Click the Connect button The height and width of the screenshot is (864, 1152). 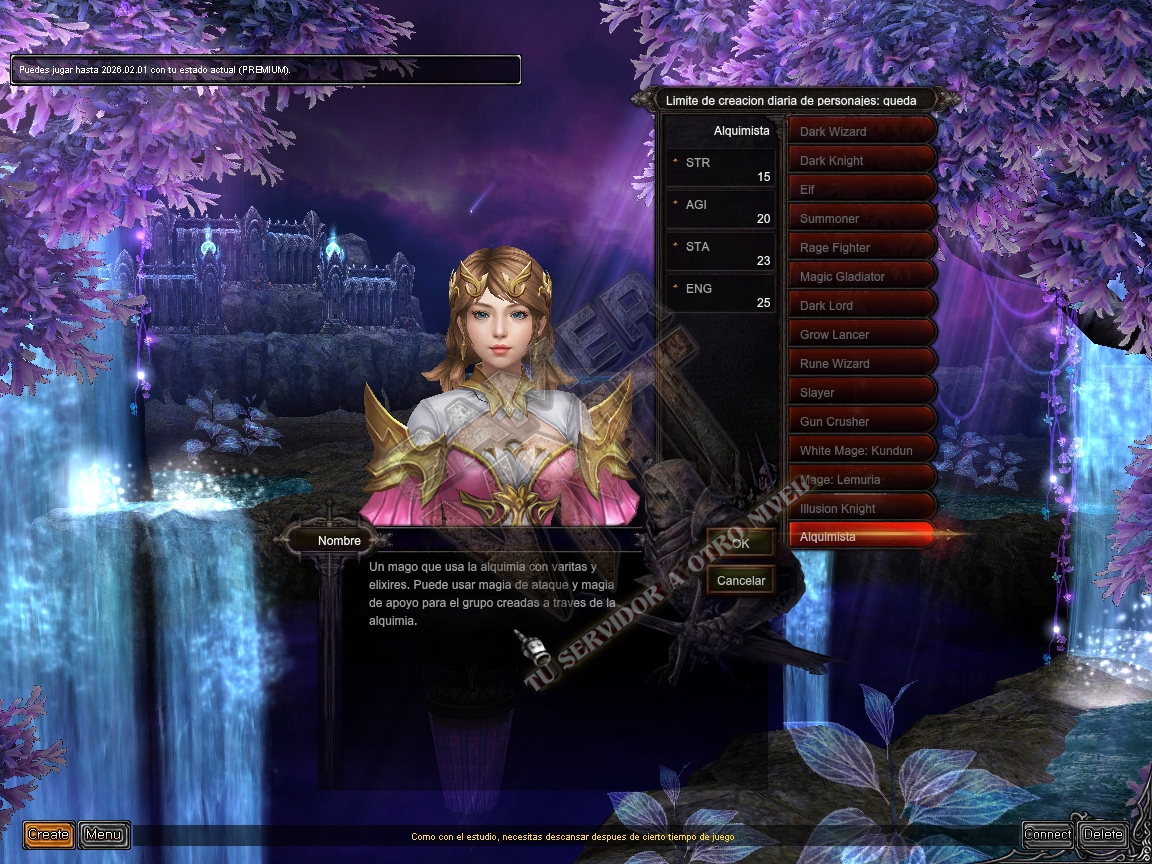tap(1048, 834)
